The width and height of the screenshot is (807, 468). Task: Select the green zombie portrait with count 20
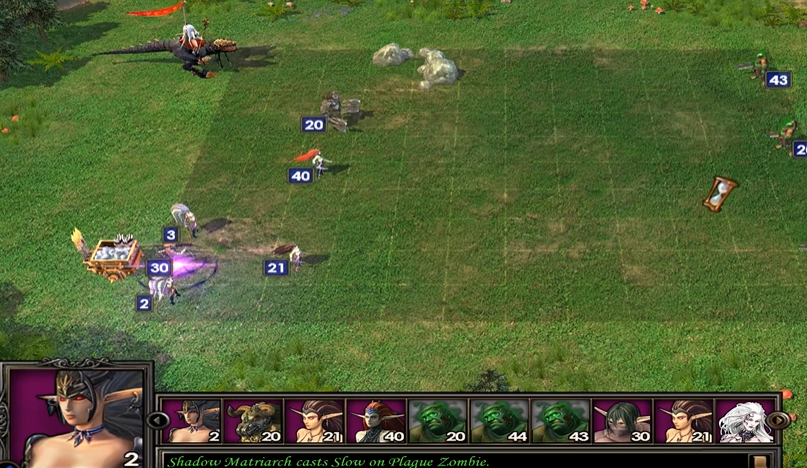coord(437,421)
